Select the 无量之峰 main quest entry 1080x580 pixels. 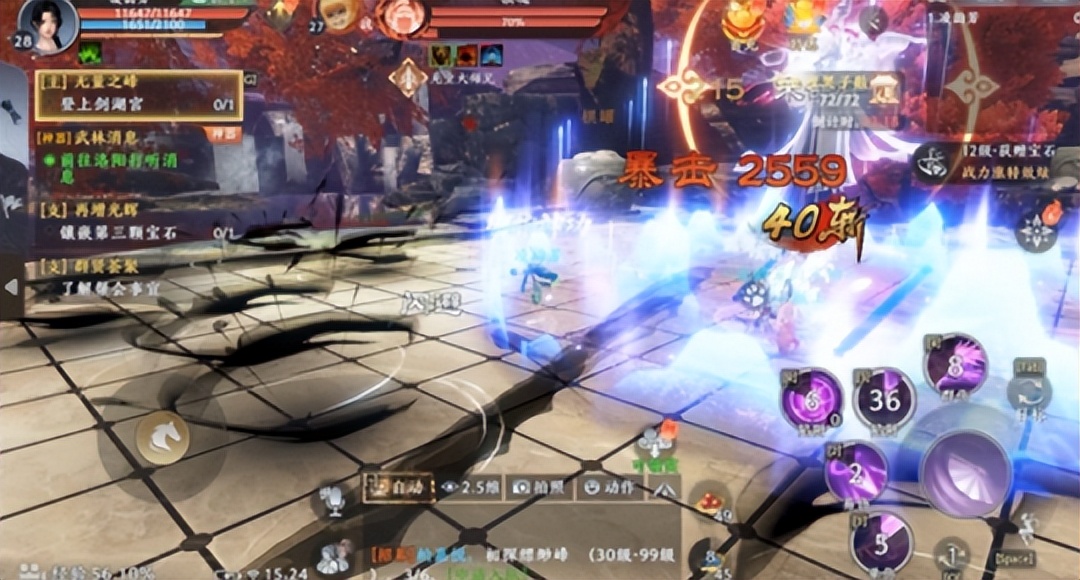138,95
